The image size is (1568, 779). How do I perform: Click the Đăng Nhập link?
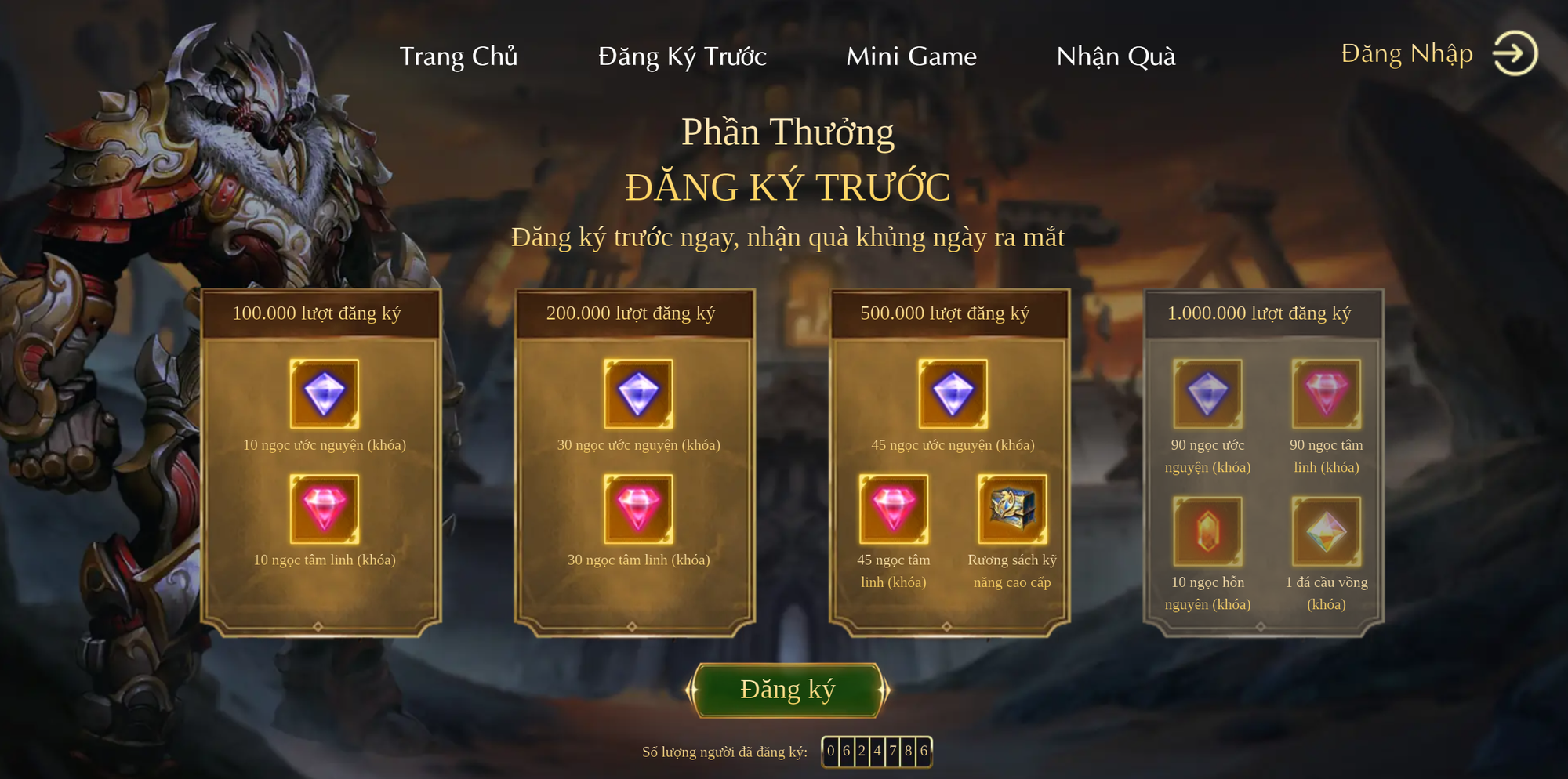tap(1406, 53)
